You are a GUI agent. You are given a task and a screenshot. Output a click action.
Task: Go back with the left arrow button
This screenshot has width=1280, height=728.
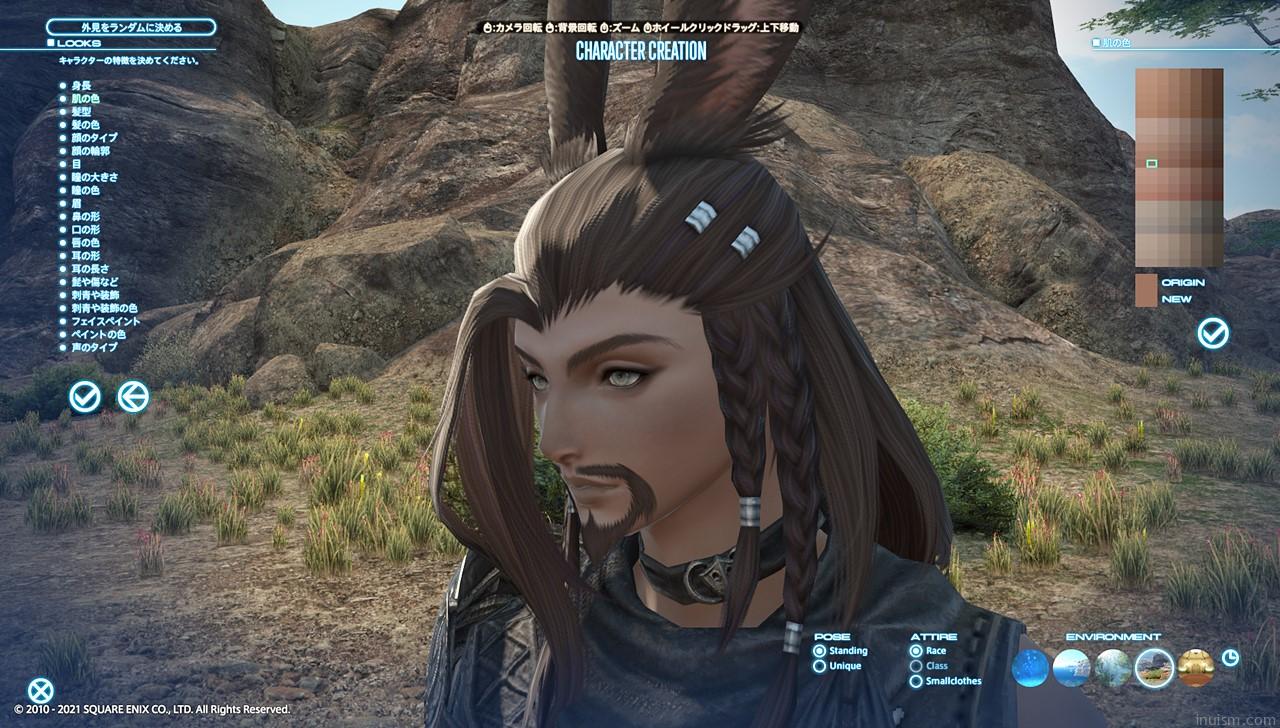[x=133, y=397]
